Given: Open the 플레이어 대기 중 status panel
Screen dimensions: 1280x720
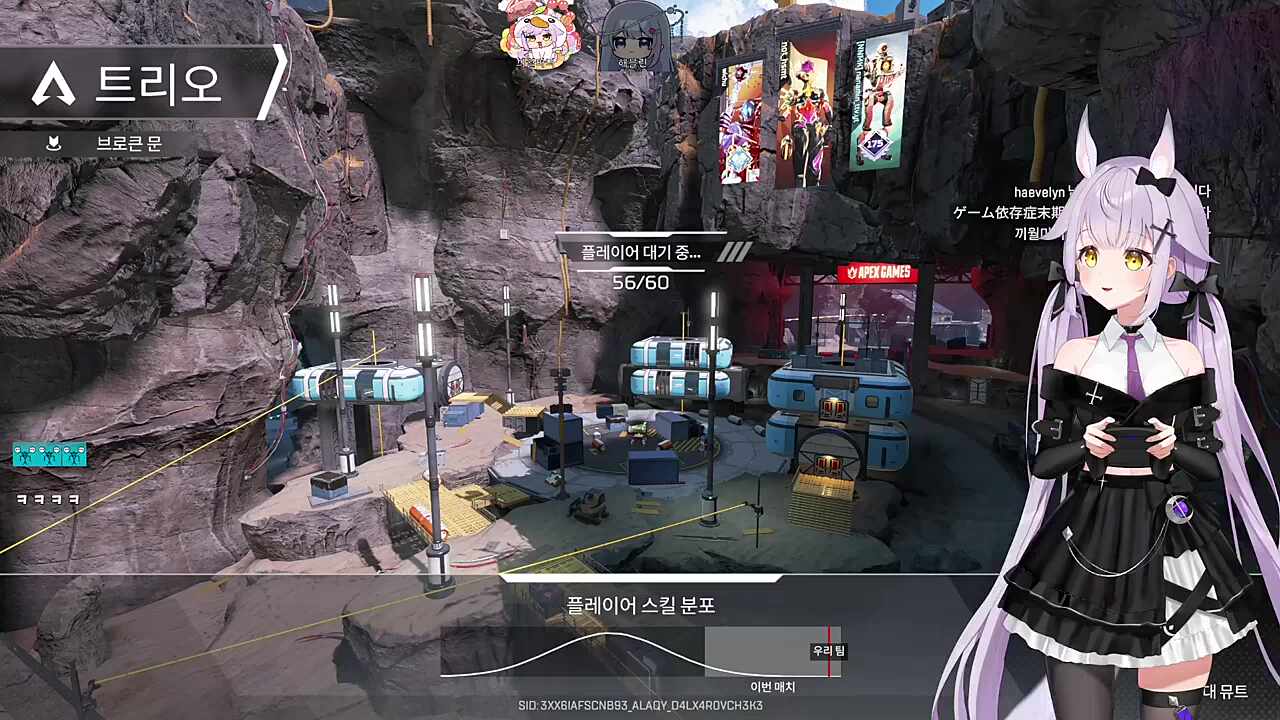Looking at the screenshot, I should (640, 254).
